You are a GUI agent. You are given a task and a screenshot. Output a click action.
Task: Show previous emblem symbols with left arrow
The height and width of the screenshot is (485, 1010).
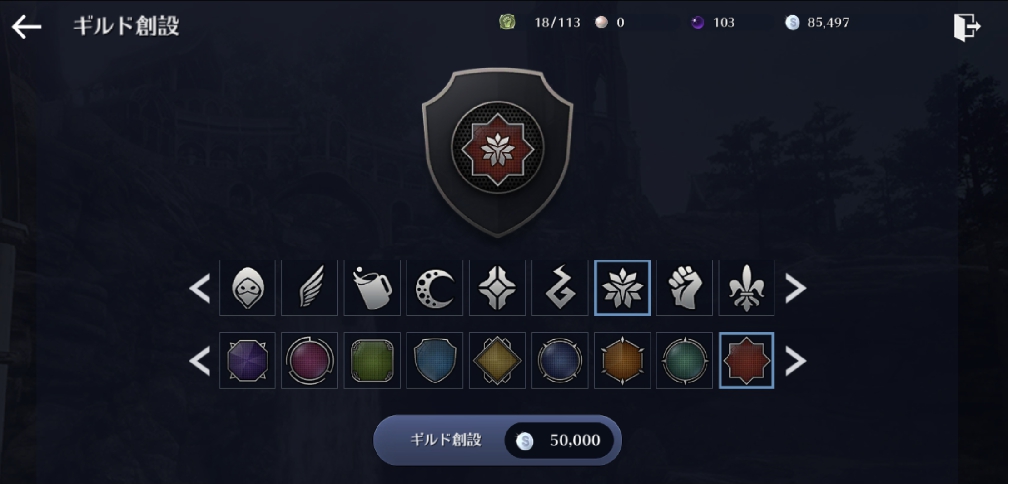click(x=200, y=288)
